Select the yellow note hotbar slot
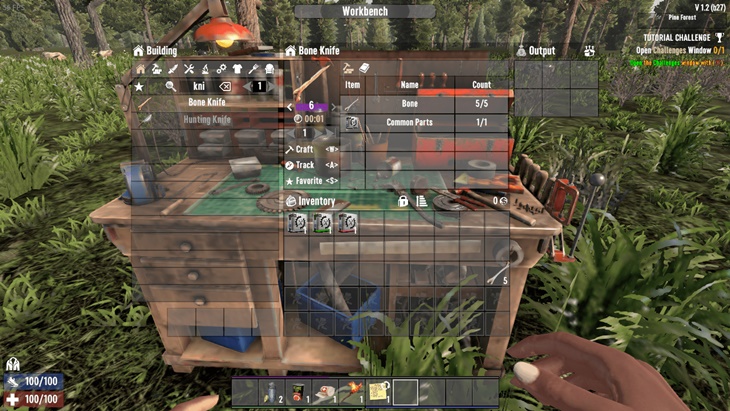This screenshot has height=411, width=730. click(378, 392)
